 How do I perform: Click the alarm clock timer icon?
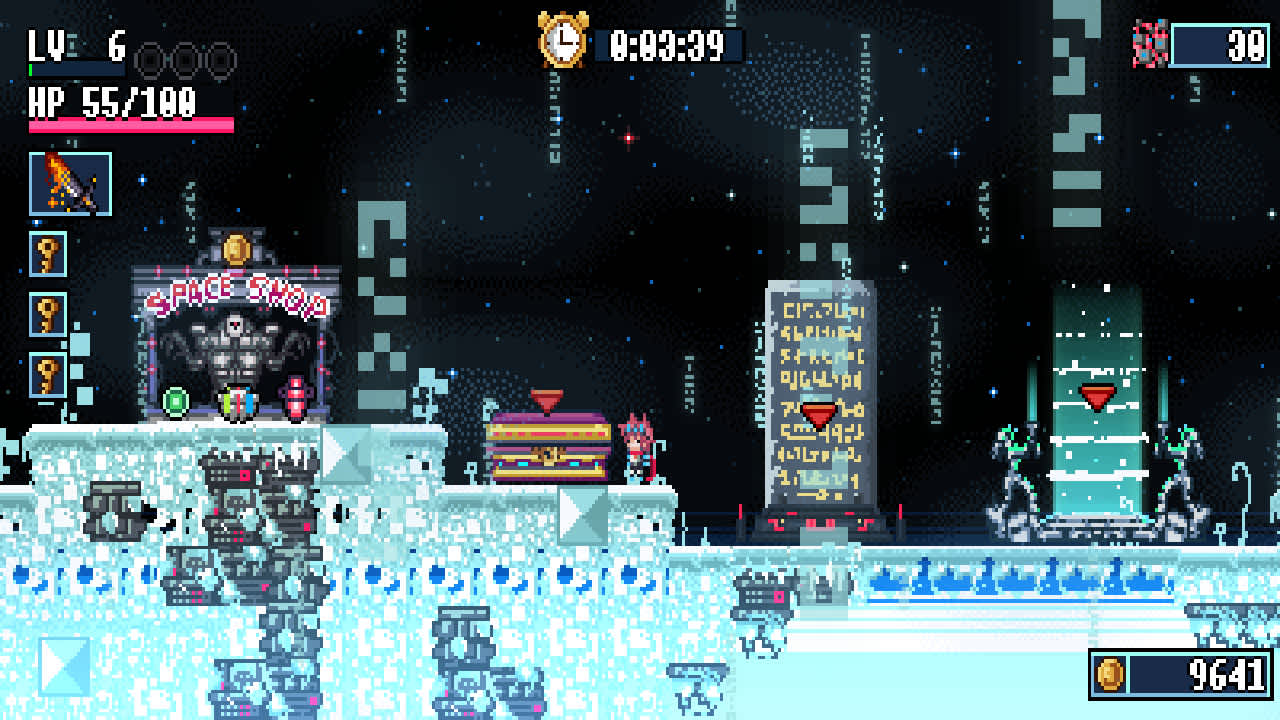(x=563, y=42)
